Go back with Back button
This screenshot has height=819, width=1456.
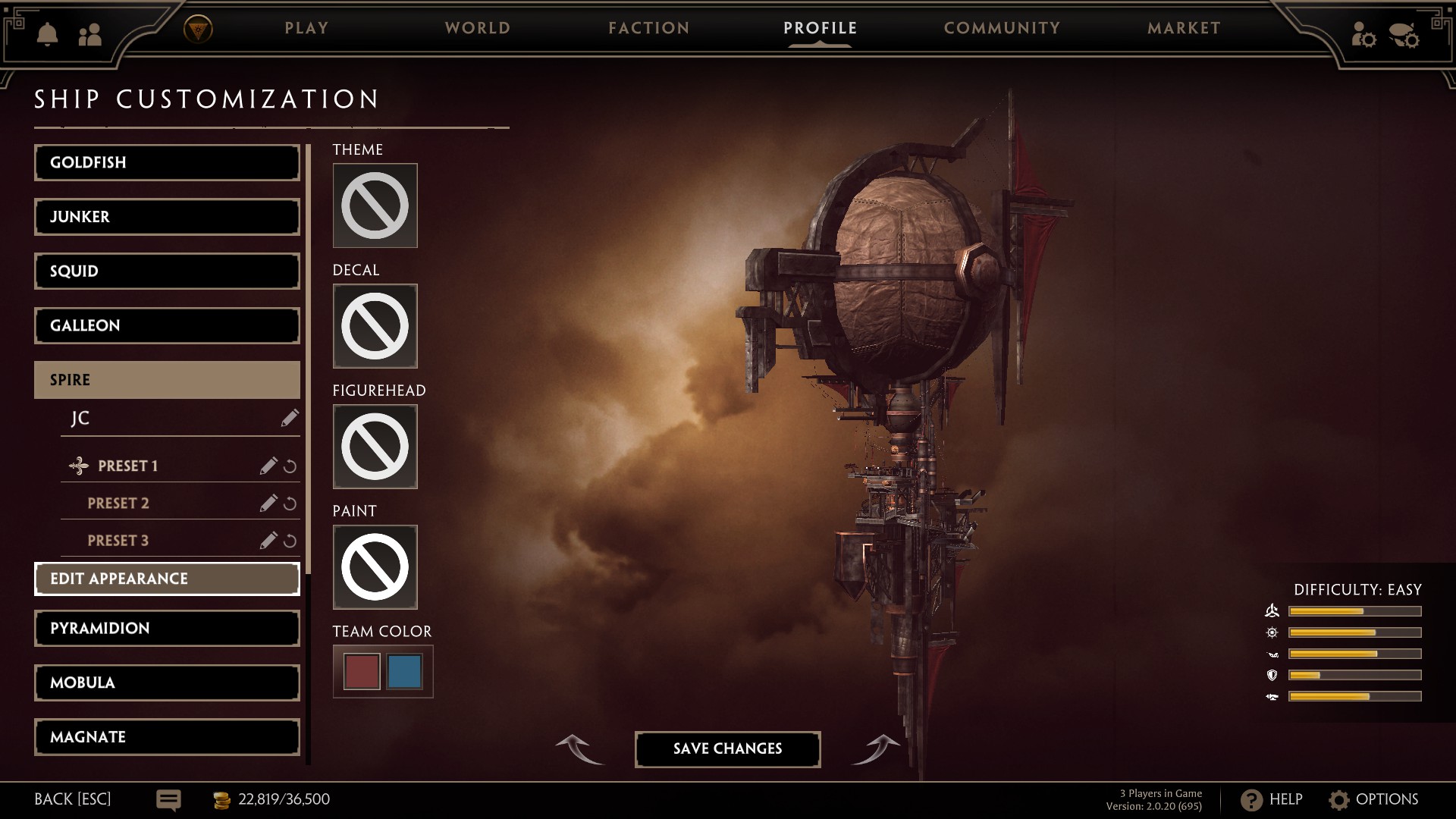pyautogui.click(x=72, y=799)
